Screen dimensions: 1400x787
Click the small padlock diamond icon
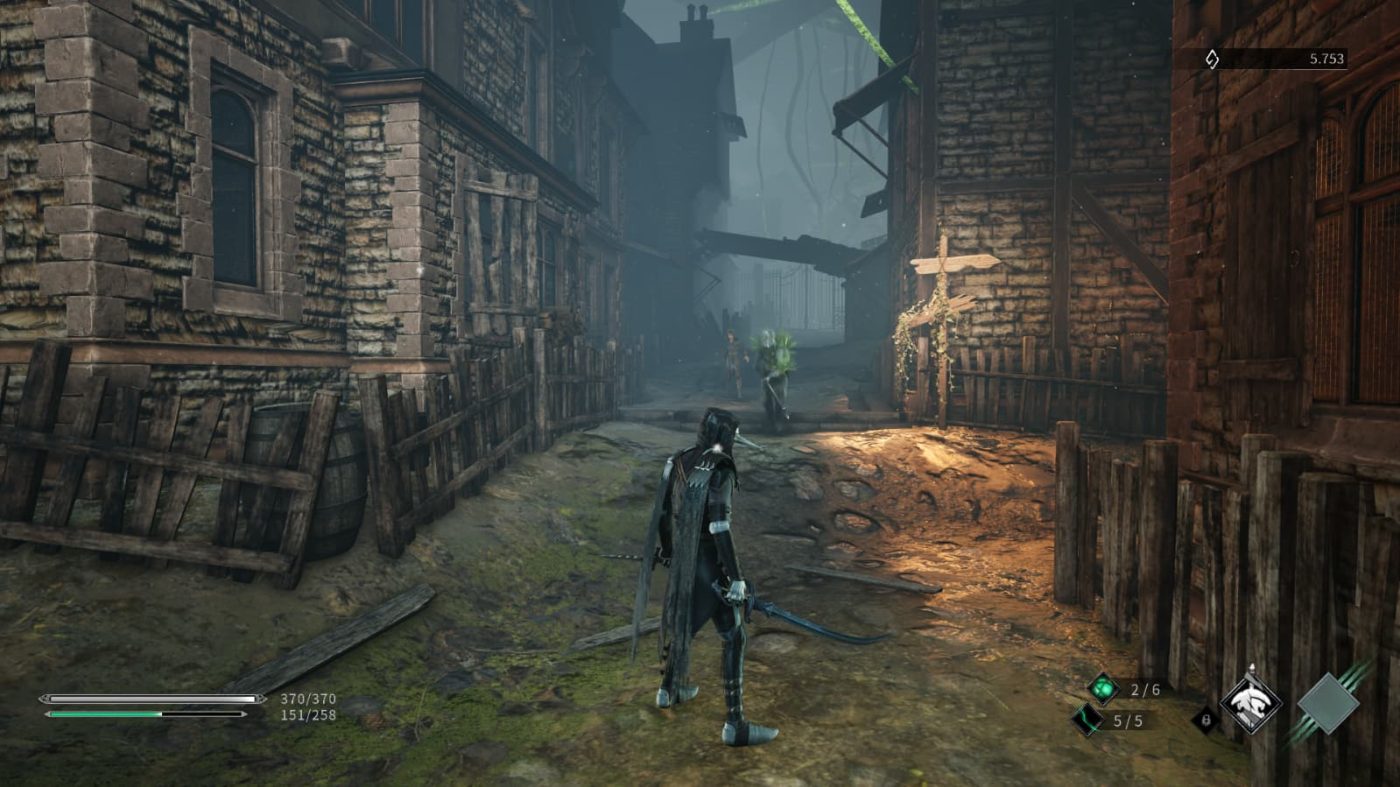(1204, 719)
